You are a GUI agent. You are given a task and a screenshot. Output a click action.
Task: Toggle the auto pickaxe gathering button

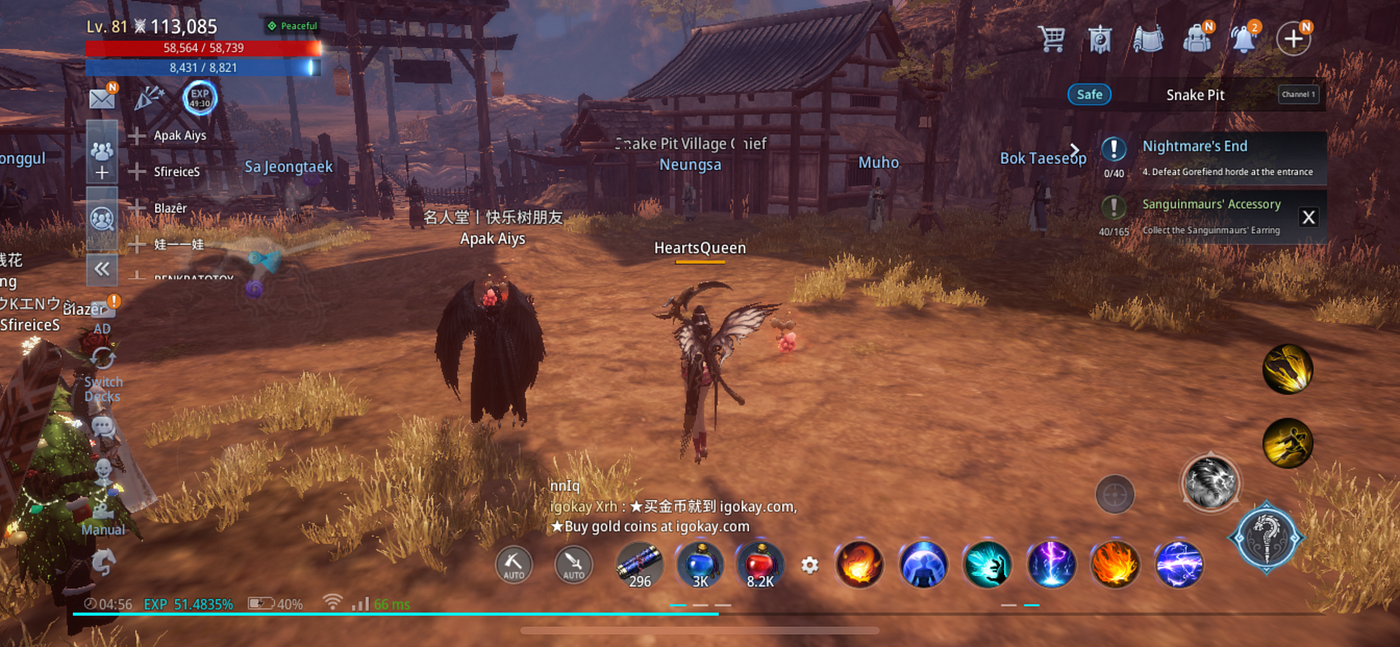[514, 565]
